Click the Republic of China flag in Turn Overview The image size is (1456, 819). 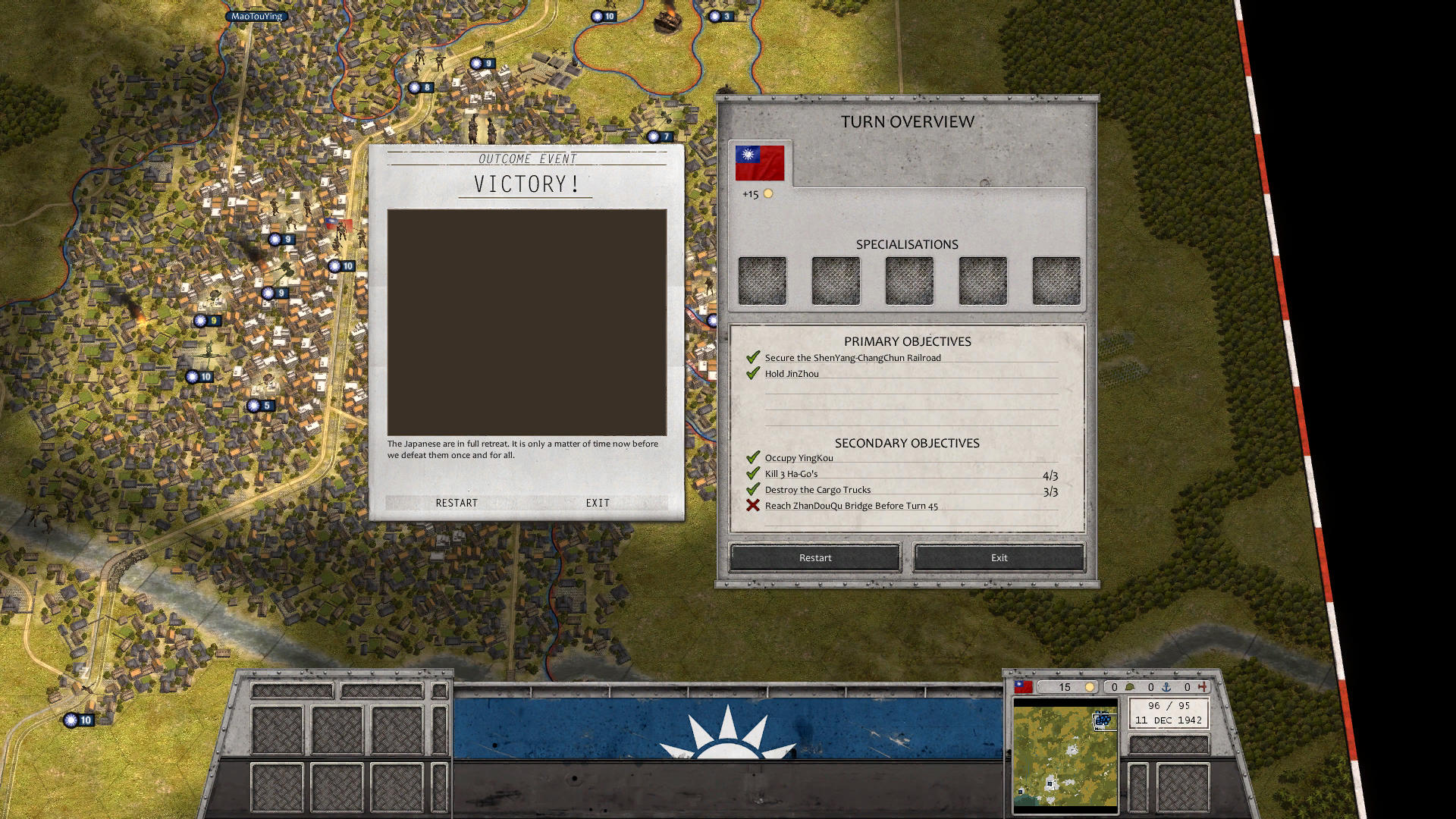pos(760,162)
